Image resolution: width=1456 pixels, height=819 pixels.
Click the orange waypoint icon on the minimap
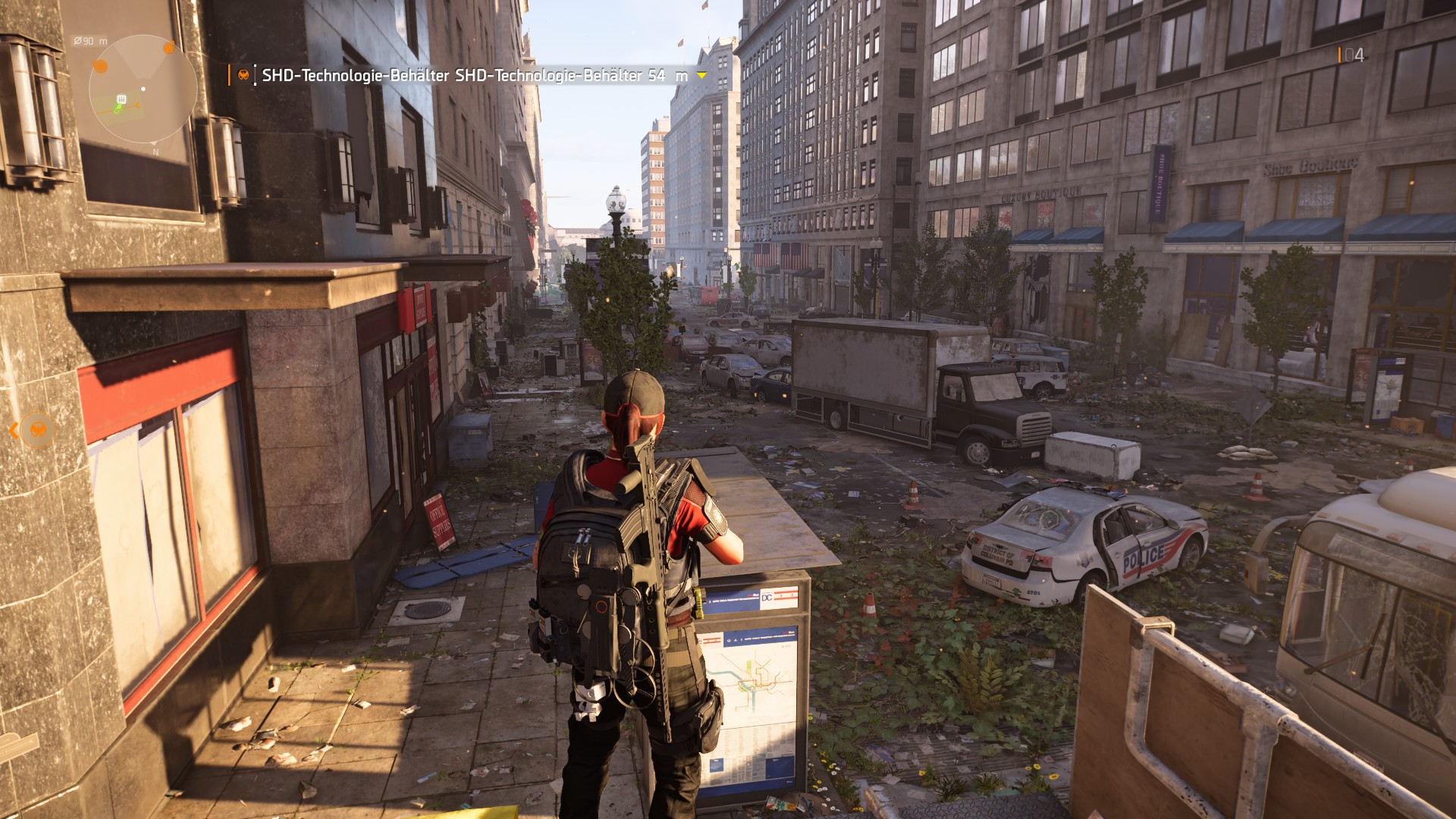(x=169, y=48)
